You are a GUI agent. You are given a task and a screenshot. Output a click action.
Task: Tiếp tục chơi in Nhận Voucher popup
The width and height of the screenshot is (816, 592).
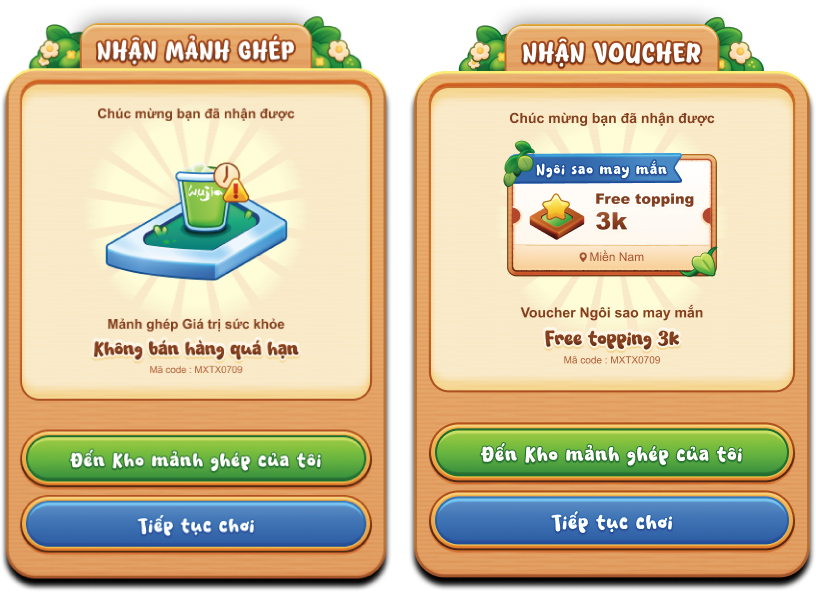pos(611,521)
